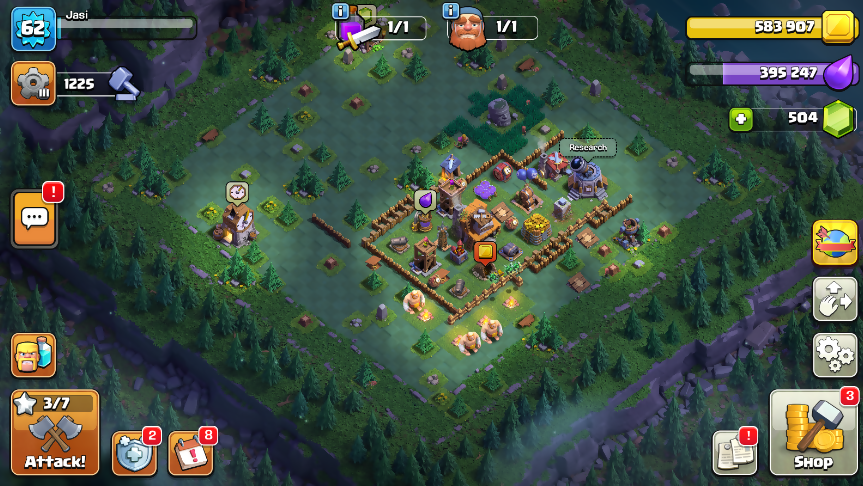The width and height of the screenshot is (863, 486).
Task: Open the level 62 player profile badge
Action: coord(32,28)
